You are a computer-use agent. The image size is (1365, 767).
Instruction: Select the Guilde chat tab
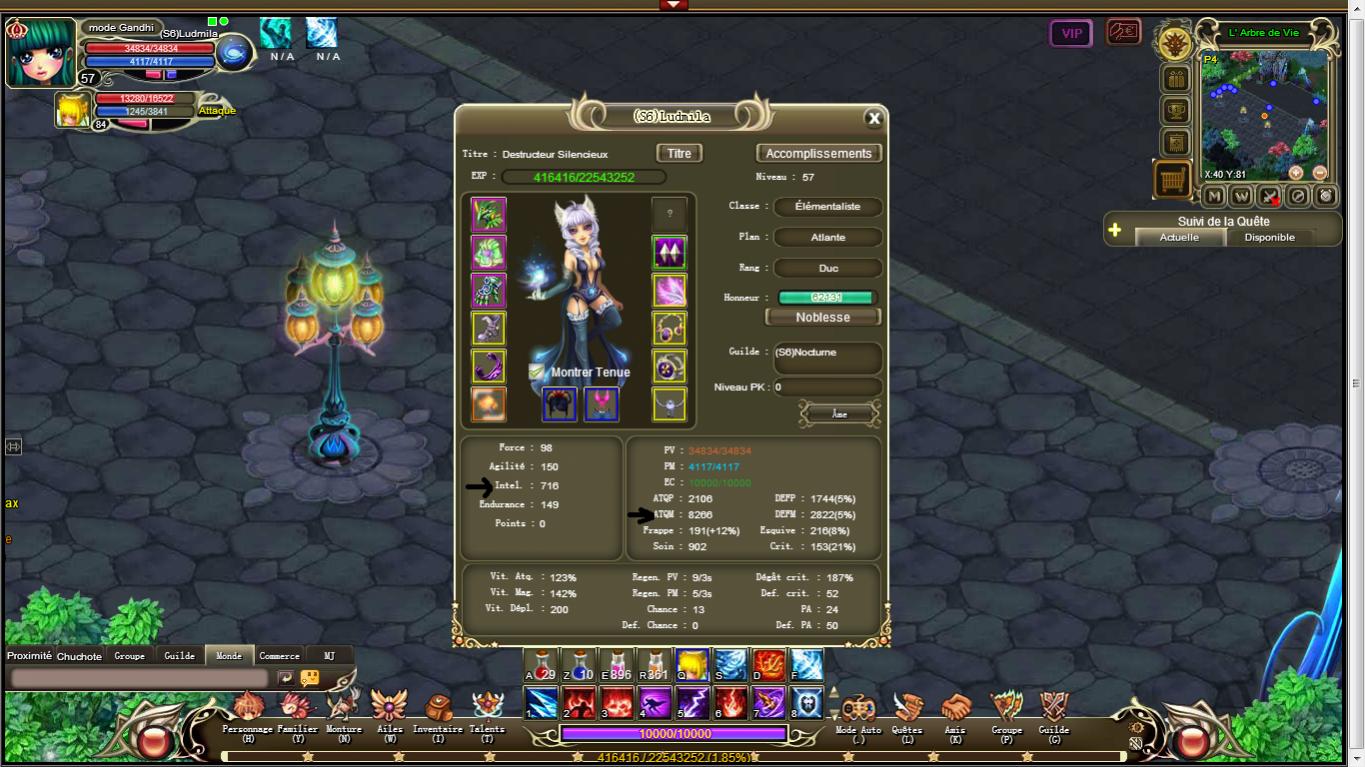point(179,656)
